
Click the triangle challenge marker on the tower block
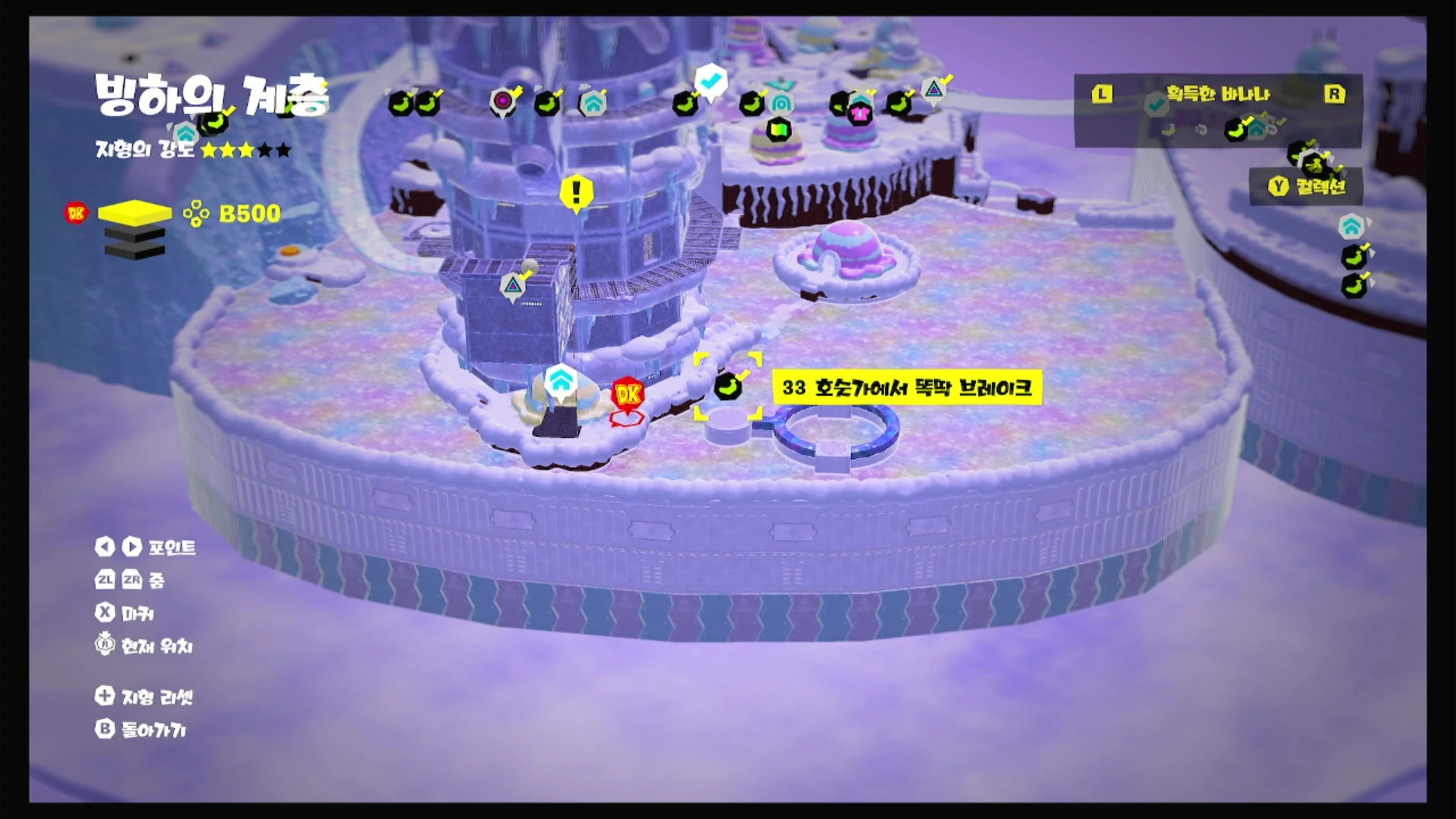512,285
